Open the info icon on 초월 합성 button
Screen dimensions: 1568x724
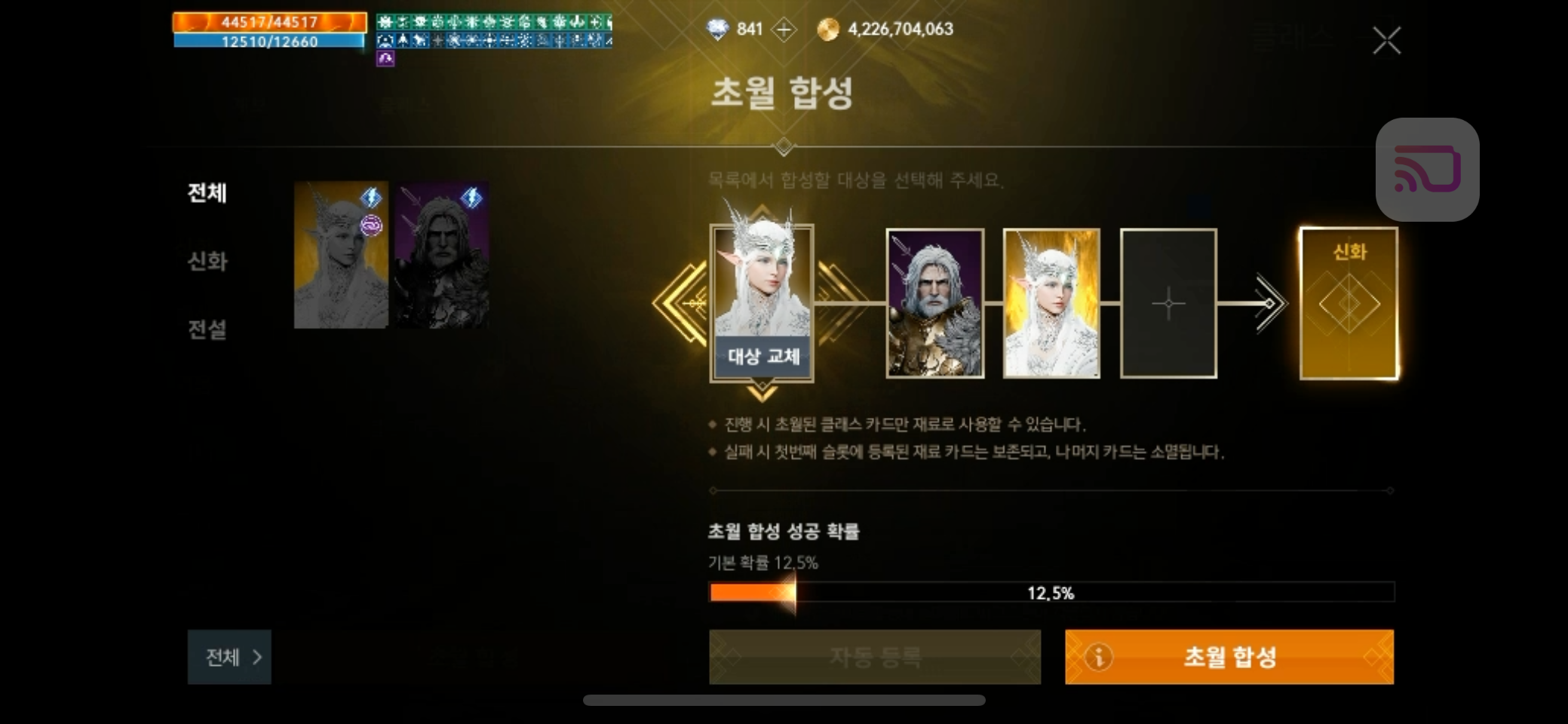click(x=1098, y=657)
